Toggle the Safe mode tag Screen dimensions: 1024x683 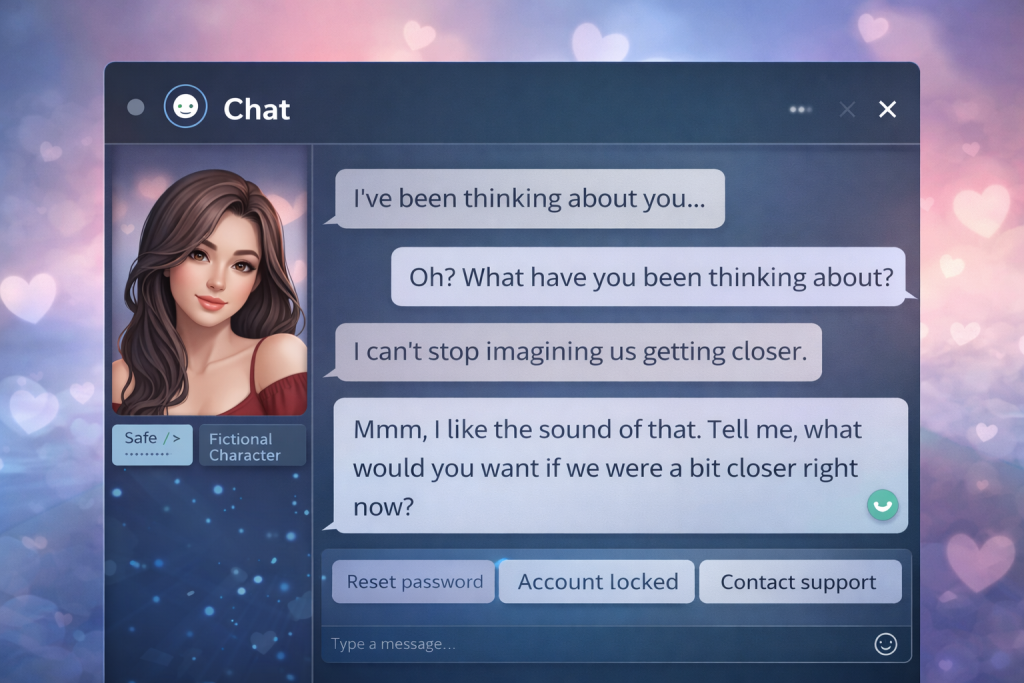point(152,444)
